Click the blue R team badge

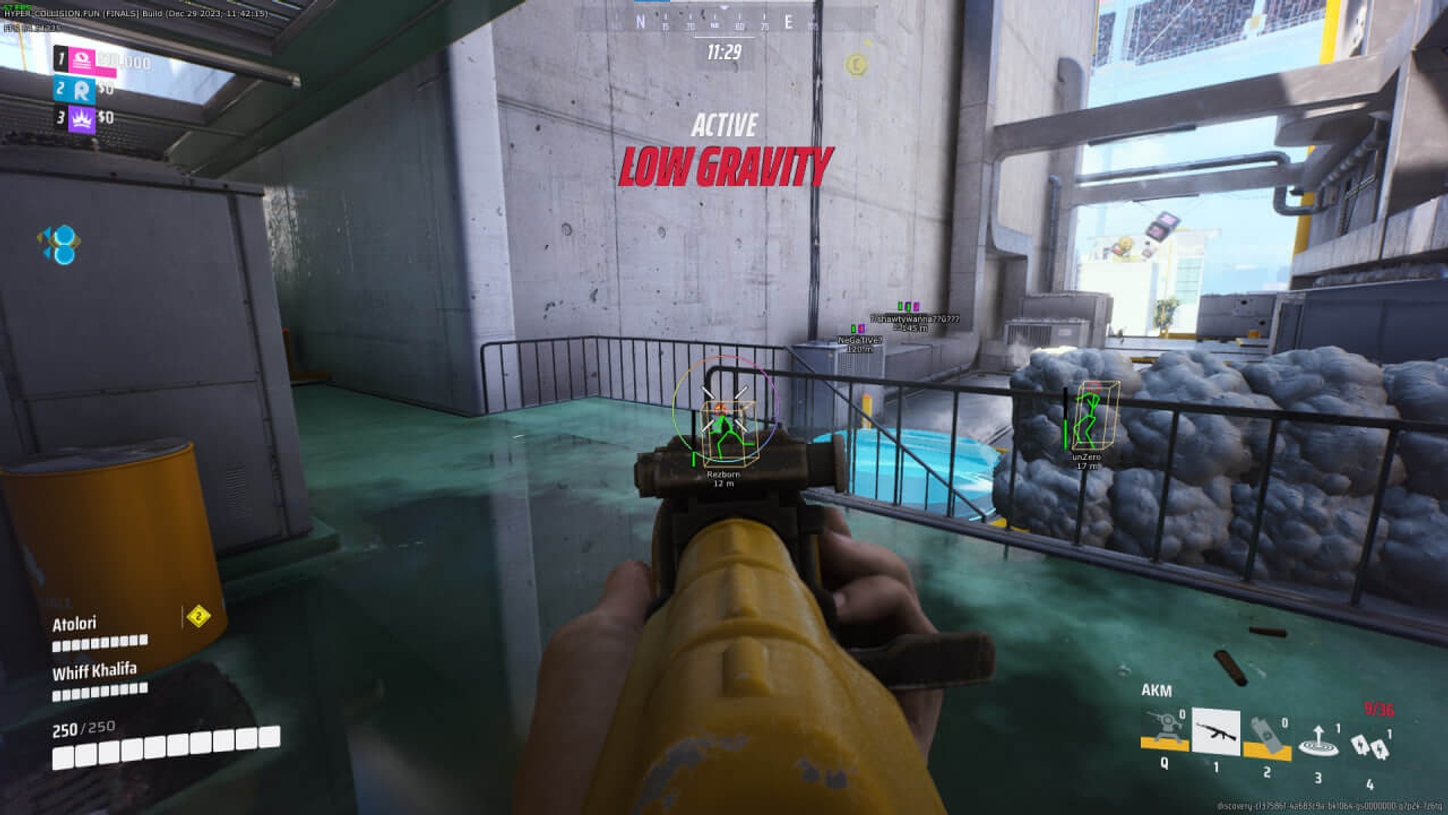coord(82,90)
